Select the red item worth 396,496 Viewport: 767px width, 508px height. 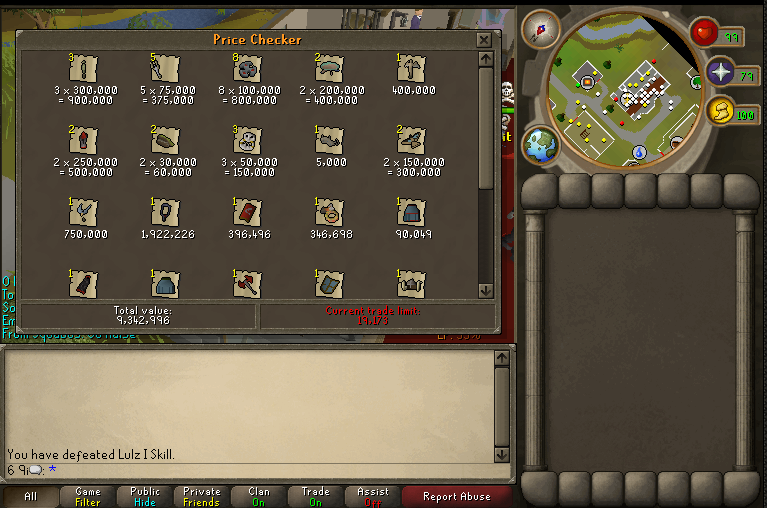click(x=248, y=212)
